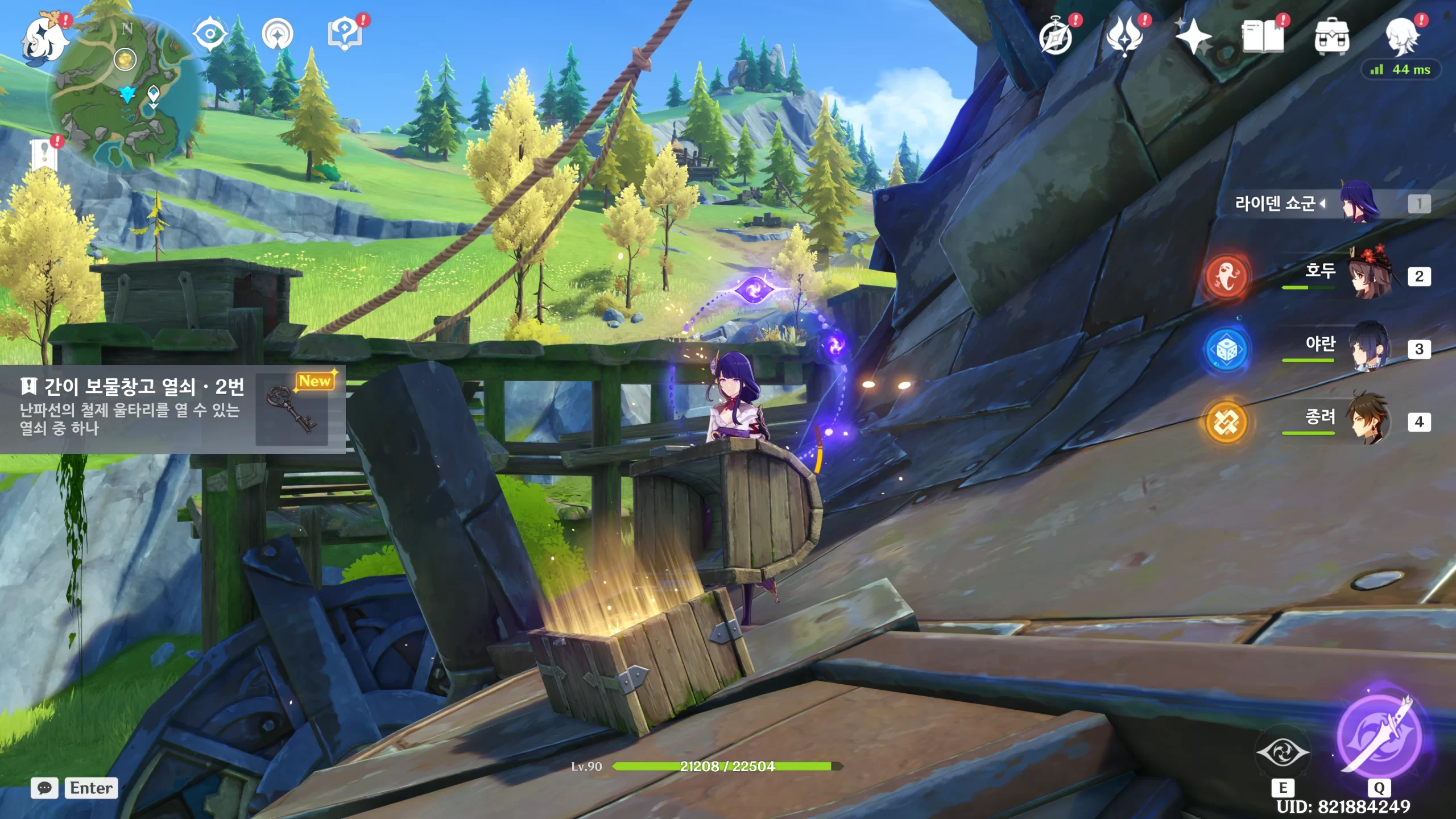
Task: Open the Paimon menu icon
Action: [x=44, y=38]
